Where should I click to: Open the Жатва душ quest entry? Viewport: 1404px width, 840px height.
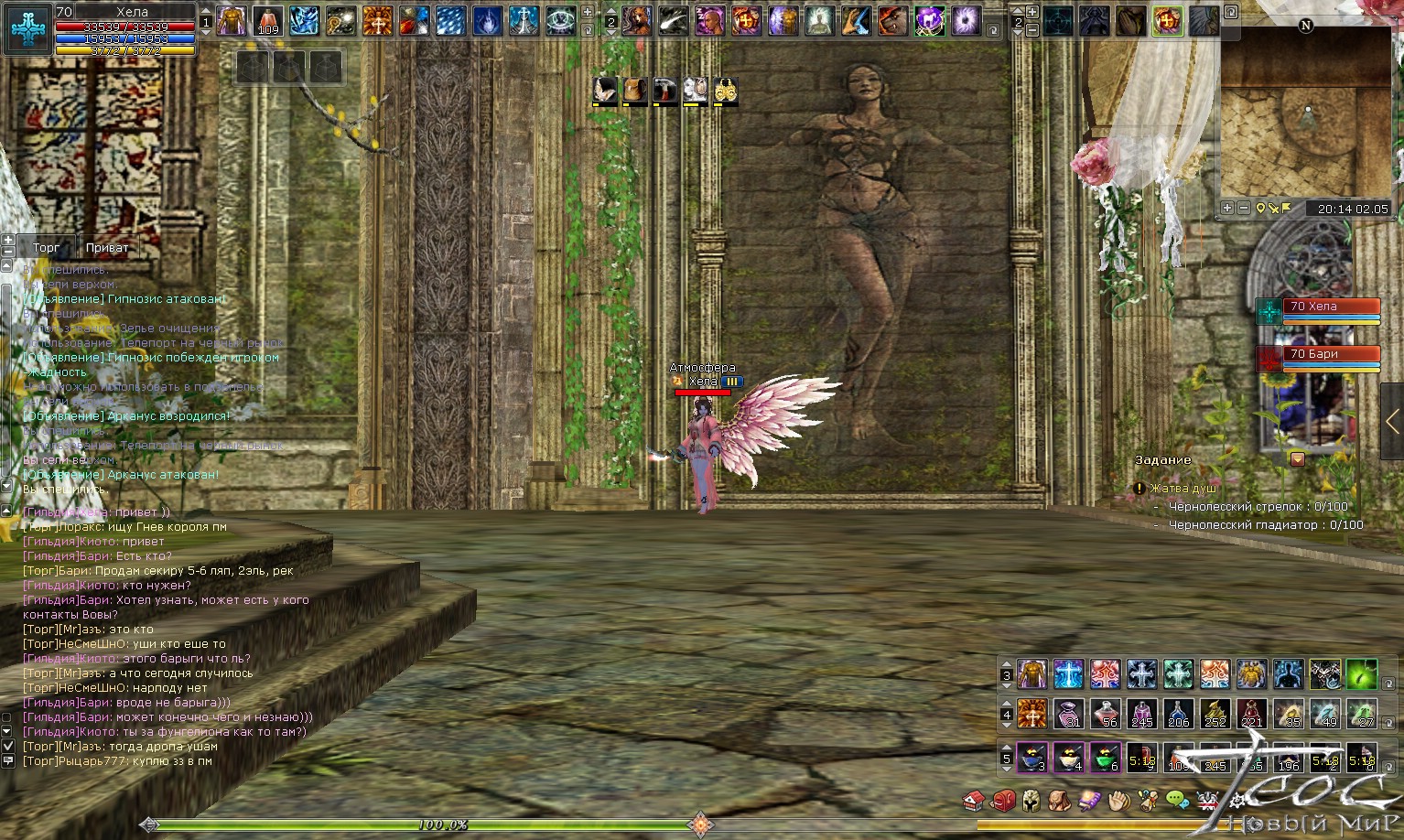point(1183,489)
